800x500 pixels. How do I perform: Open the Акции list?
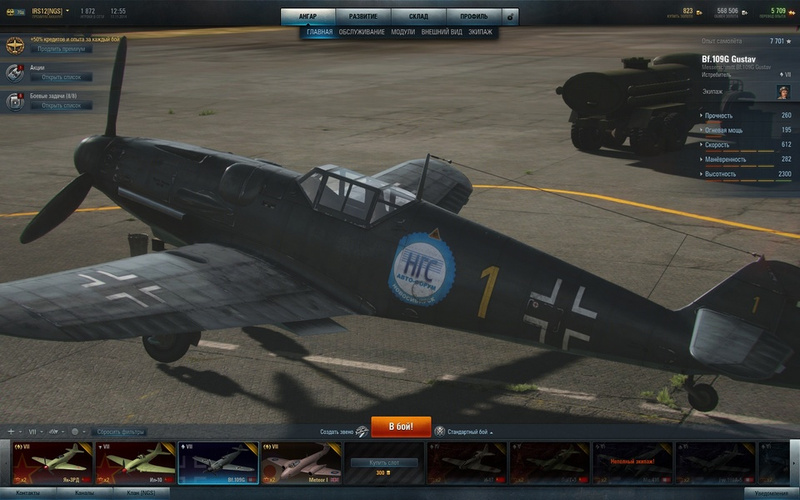(60, 77)
